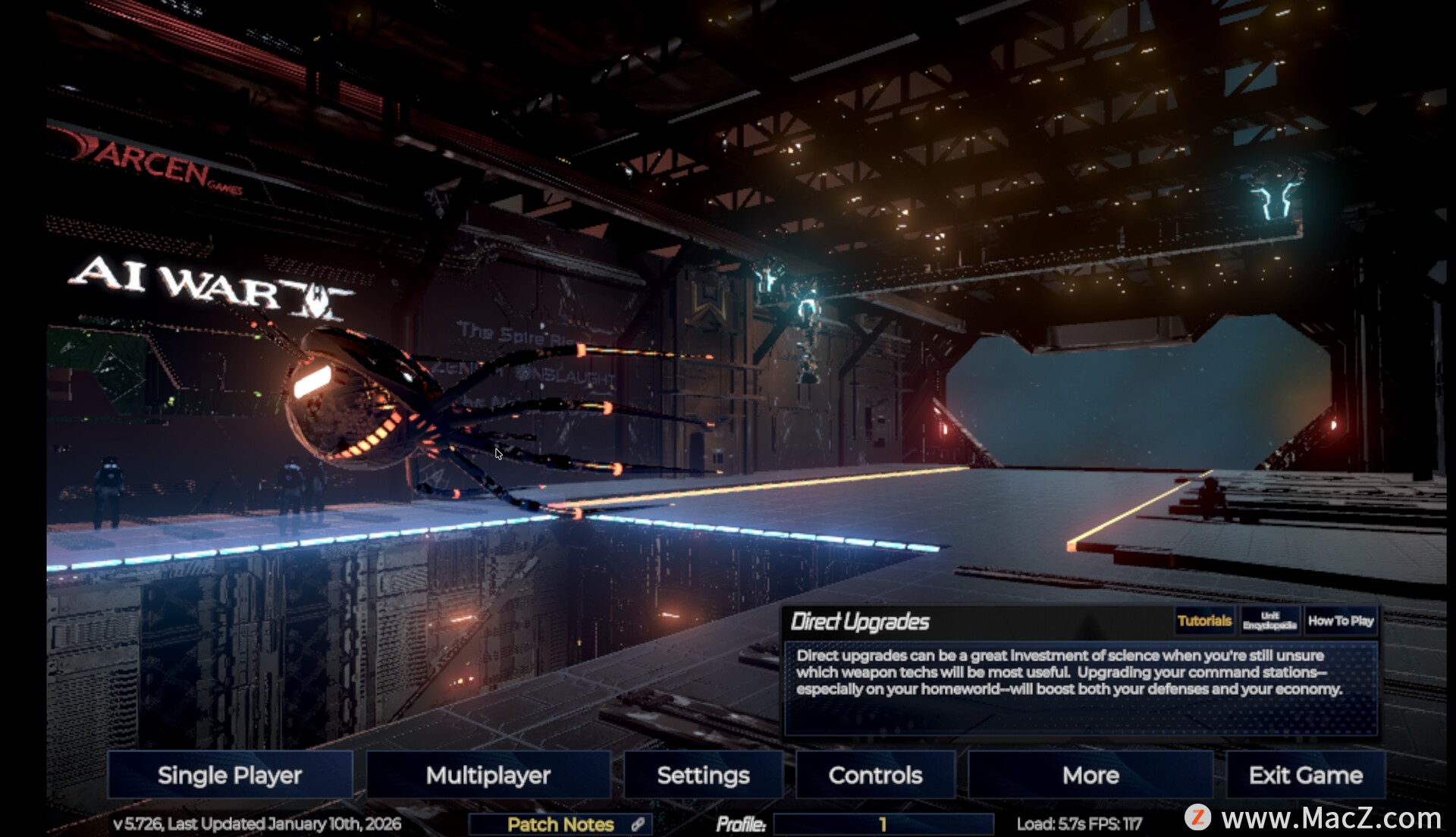The image size is (1456, 837).
Task: View the Patch Notes
Action: [x=560, y=824]
